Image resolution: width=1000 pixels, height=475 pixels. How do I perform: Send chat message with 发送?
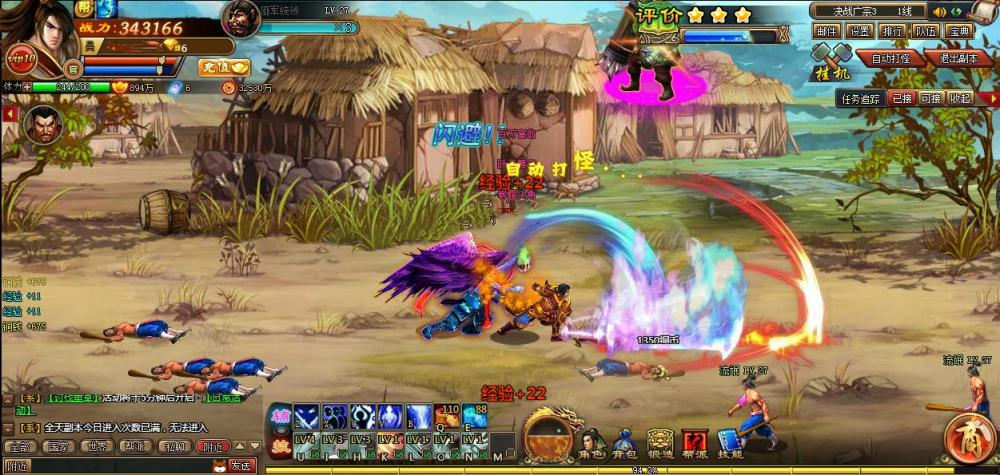(241, 465)
